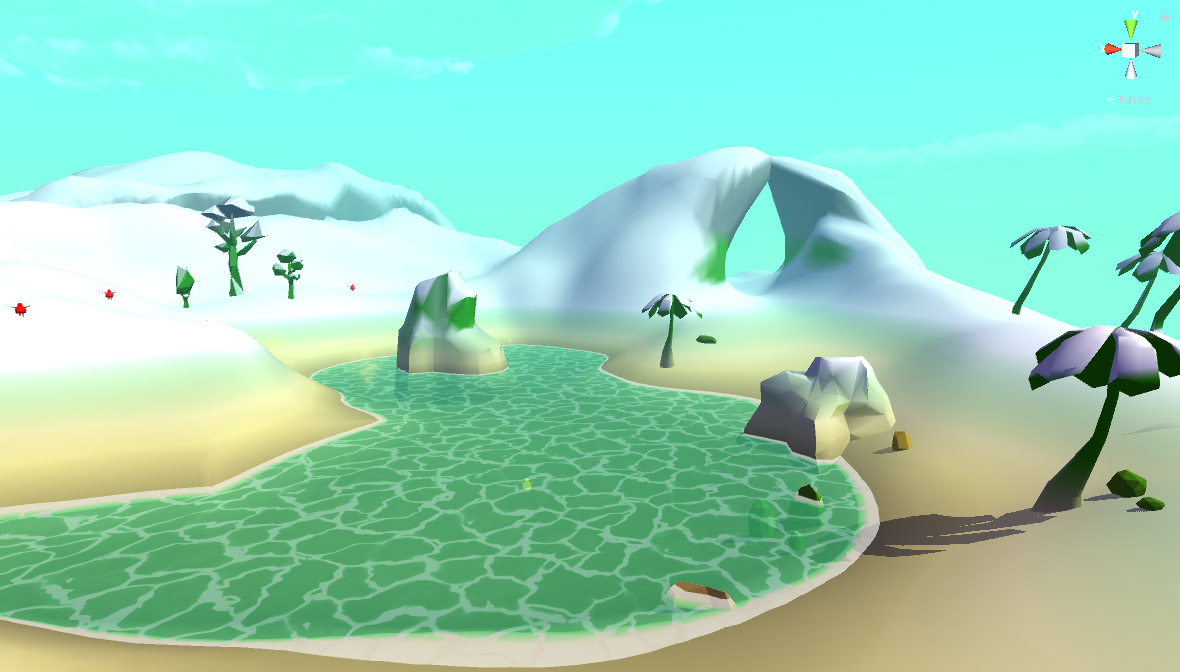The image size is (1180, 672).
Task: Click the green Y axis cone
Action: (1131, 27)
